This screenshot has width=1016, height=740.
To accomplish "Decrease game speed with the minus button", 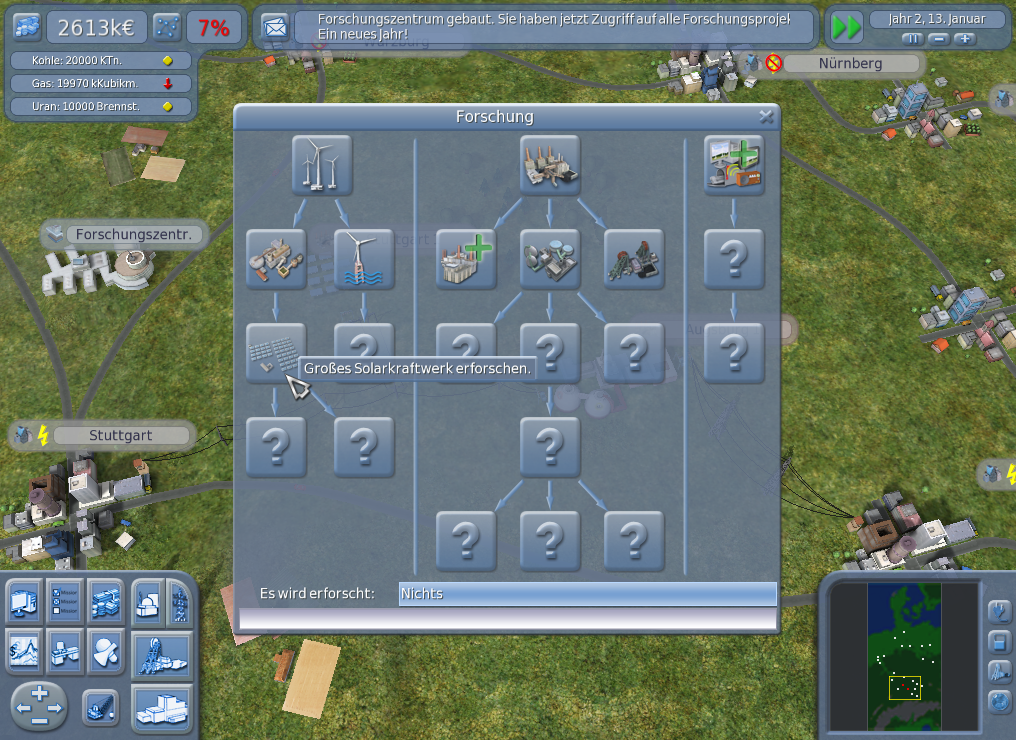I will (938, 39).
